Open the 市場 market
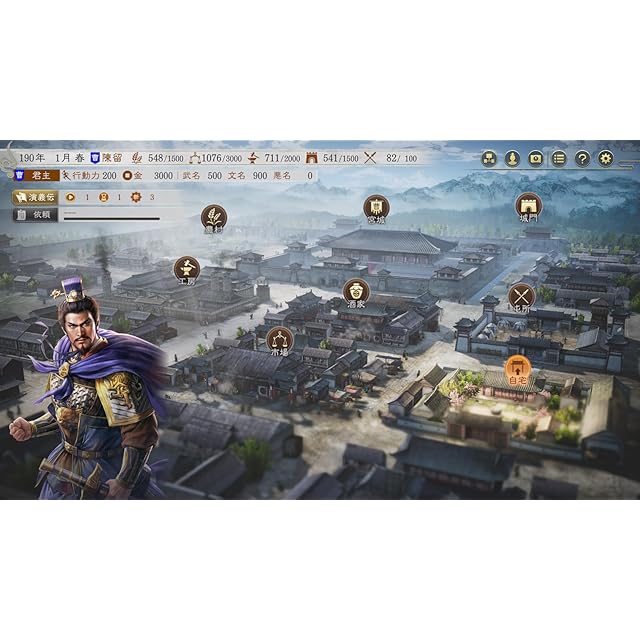Screen dimensions: 640x640 (x=280, y=339)
